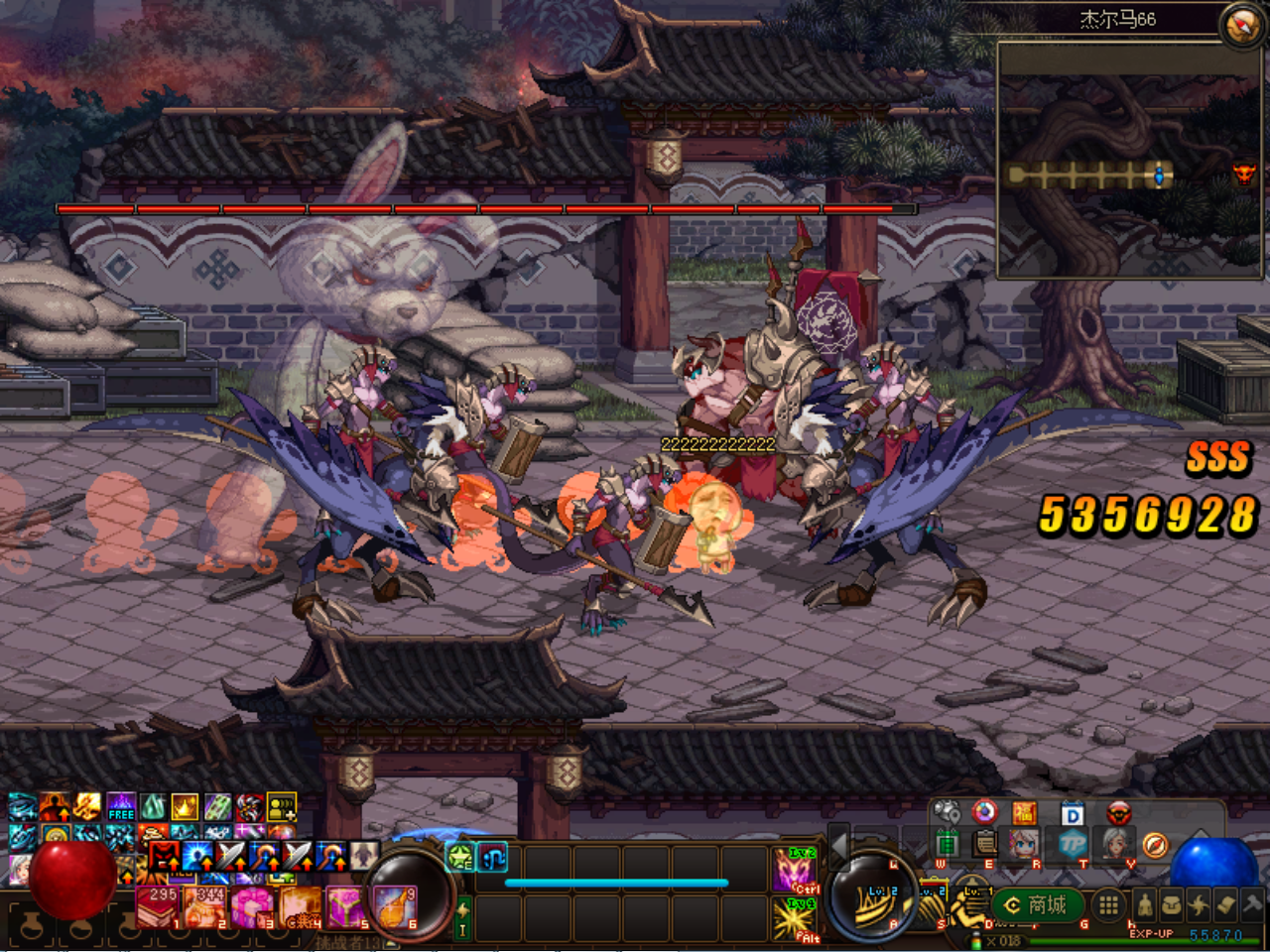Click the blue TP diamond icon (T)
Viewport: 1270px width, 952px height.
click(x=1075, y=845)
